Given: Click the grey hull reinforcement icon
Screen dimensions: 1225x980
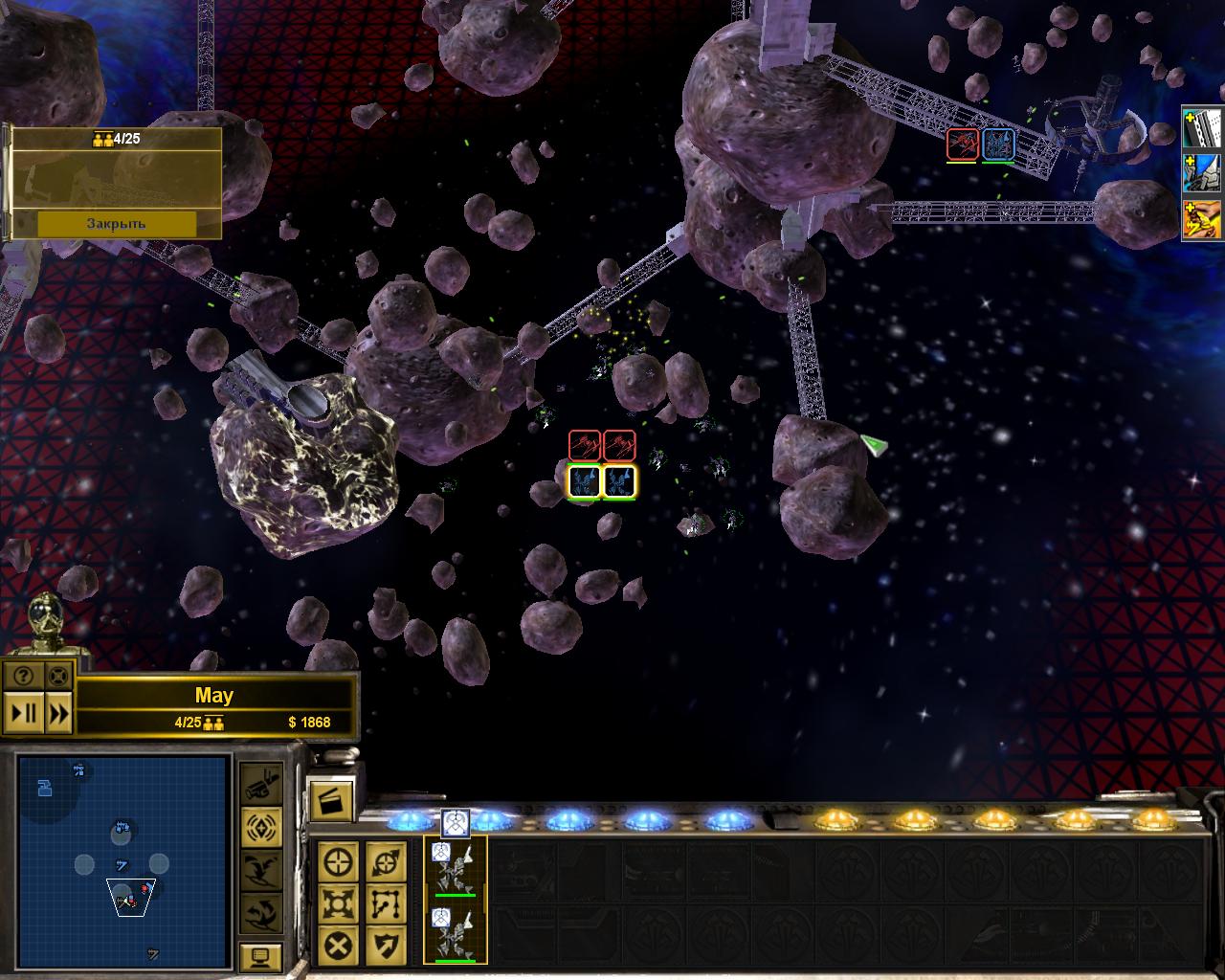Looking at the screenshot, I should [1204, 127].
